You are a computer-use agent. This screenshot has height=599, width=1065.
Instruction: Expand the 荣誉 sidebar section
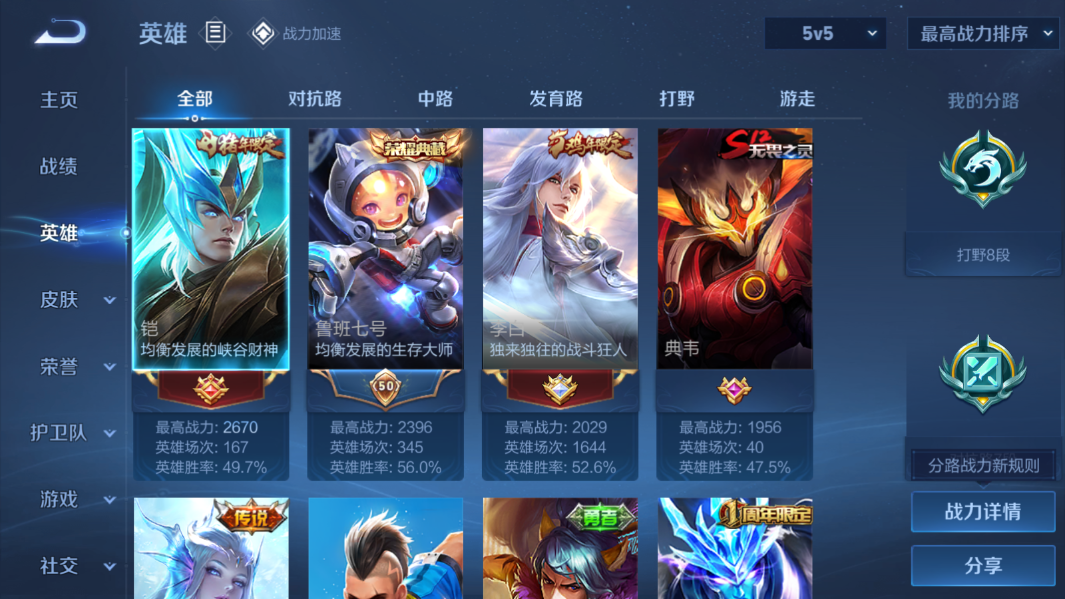point(77,367)
